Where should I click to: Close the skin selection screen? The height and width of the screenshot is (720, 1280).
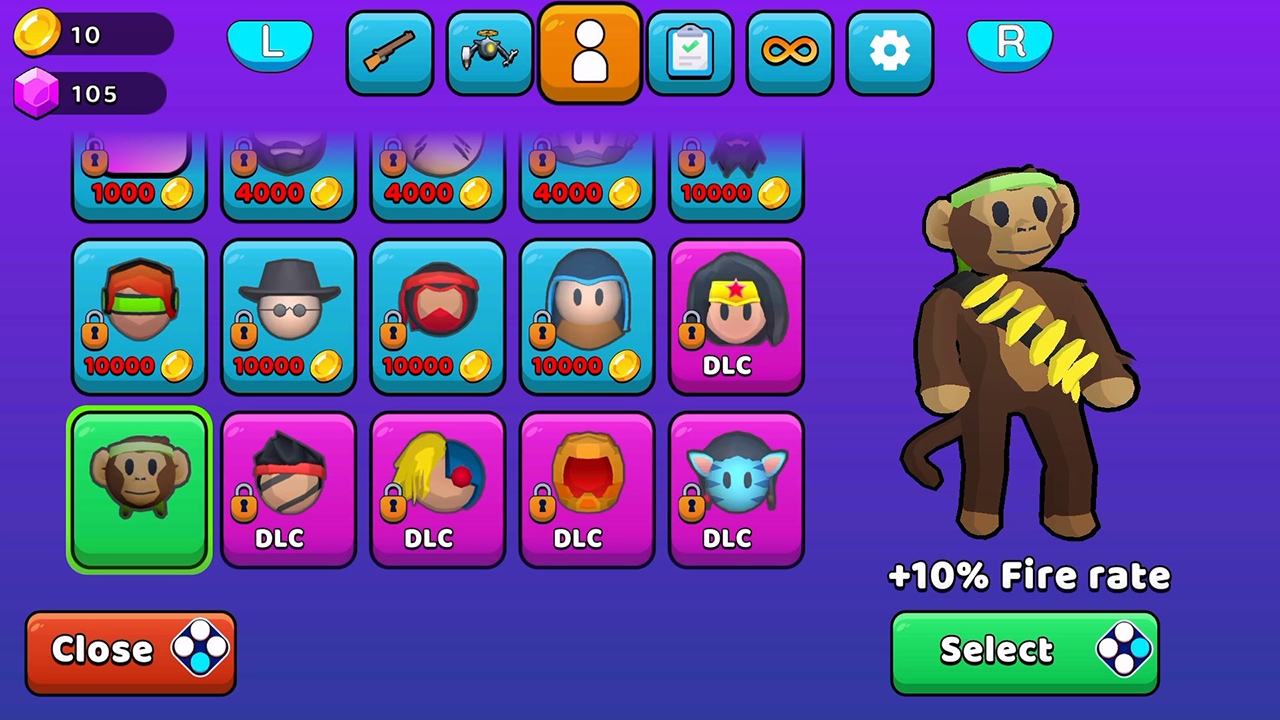click(130, 650)
